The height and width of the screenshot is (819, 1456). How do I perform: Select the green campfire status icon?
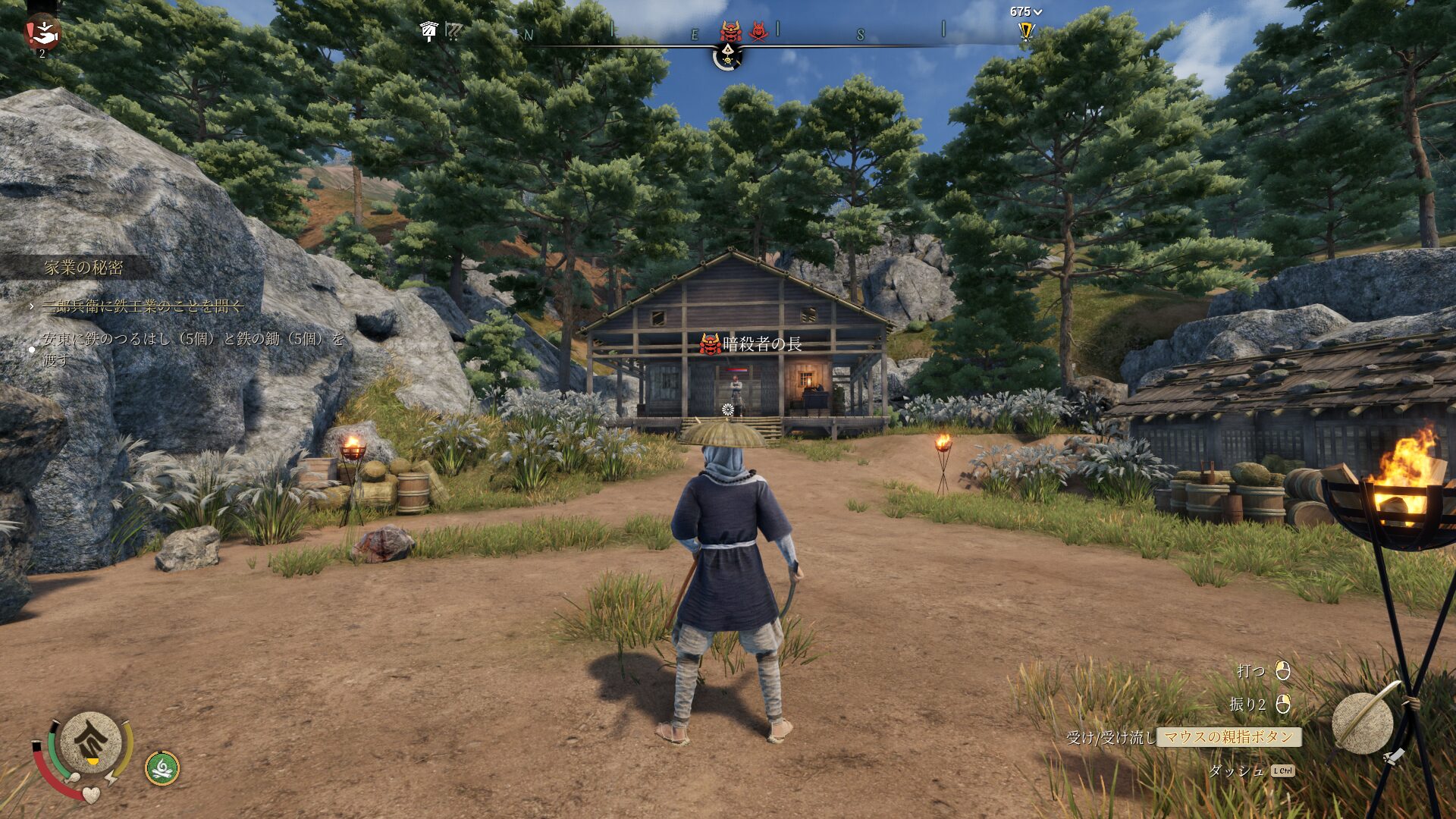pyautogui.click(x=162, y=768)
